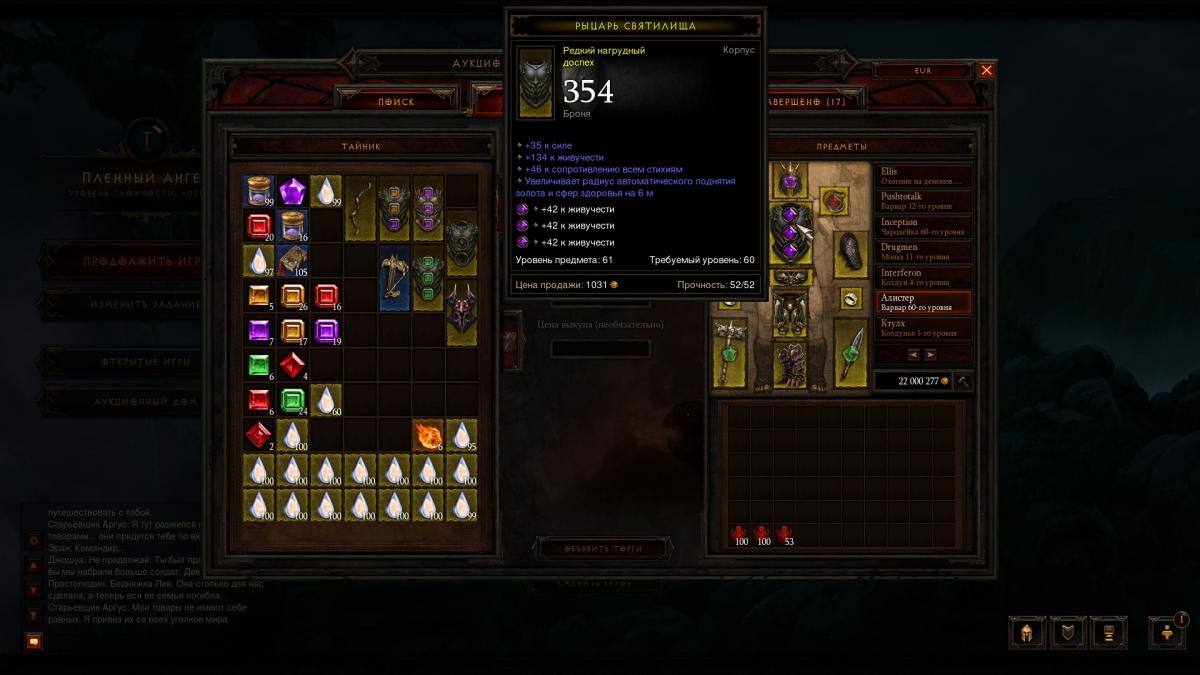Go to the next character list page

pyautogui.click(x=931, y=354)
